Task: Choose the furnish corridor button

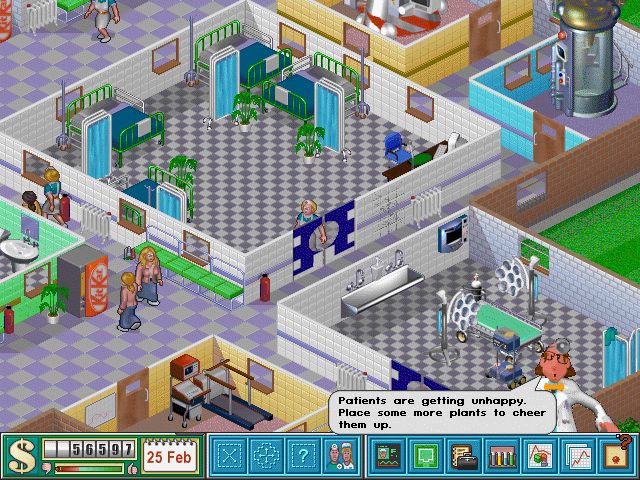Action: pos(266,456)
